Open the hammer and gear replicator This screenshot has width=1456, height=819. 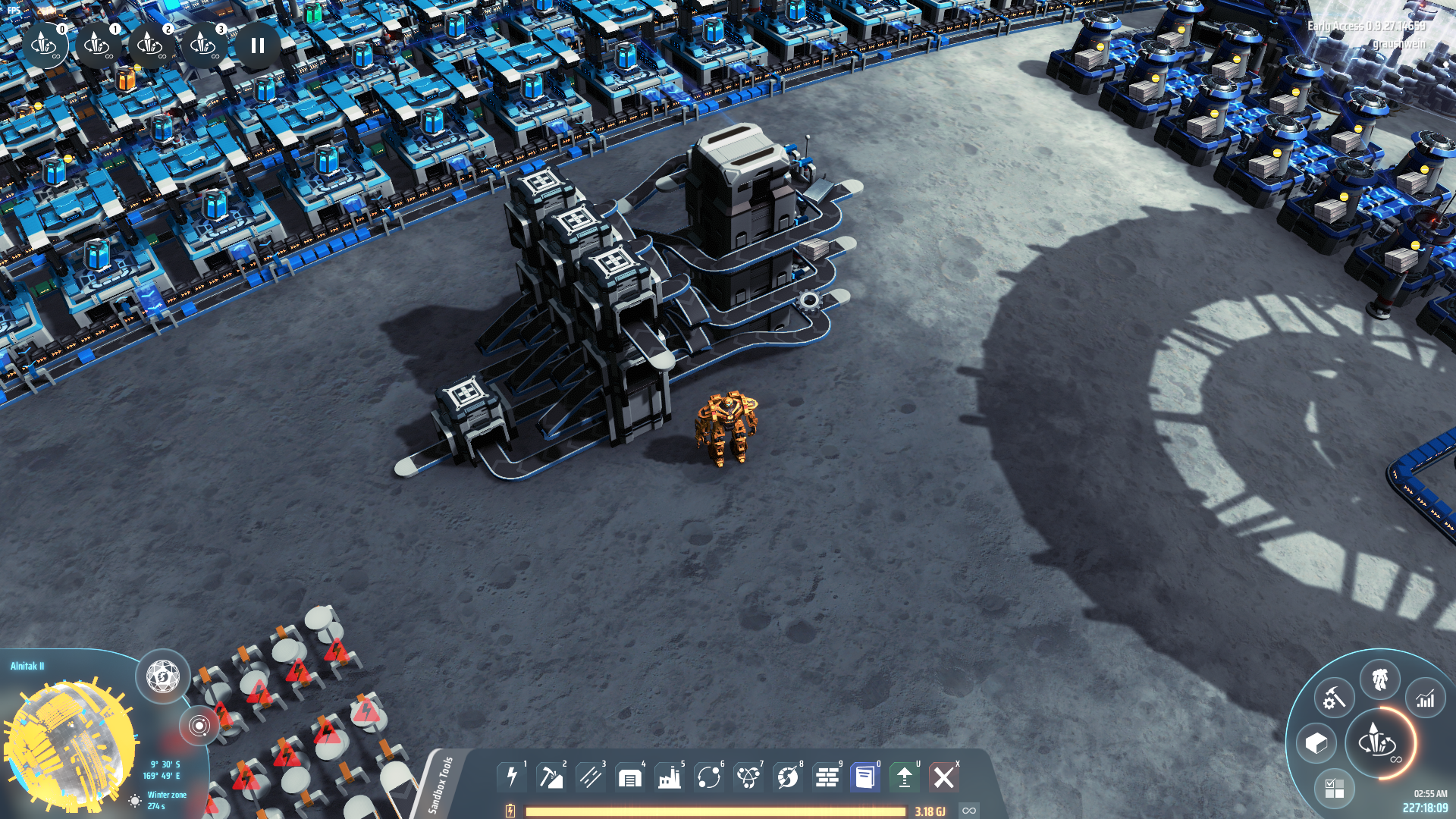[1334, 698]
